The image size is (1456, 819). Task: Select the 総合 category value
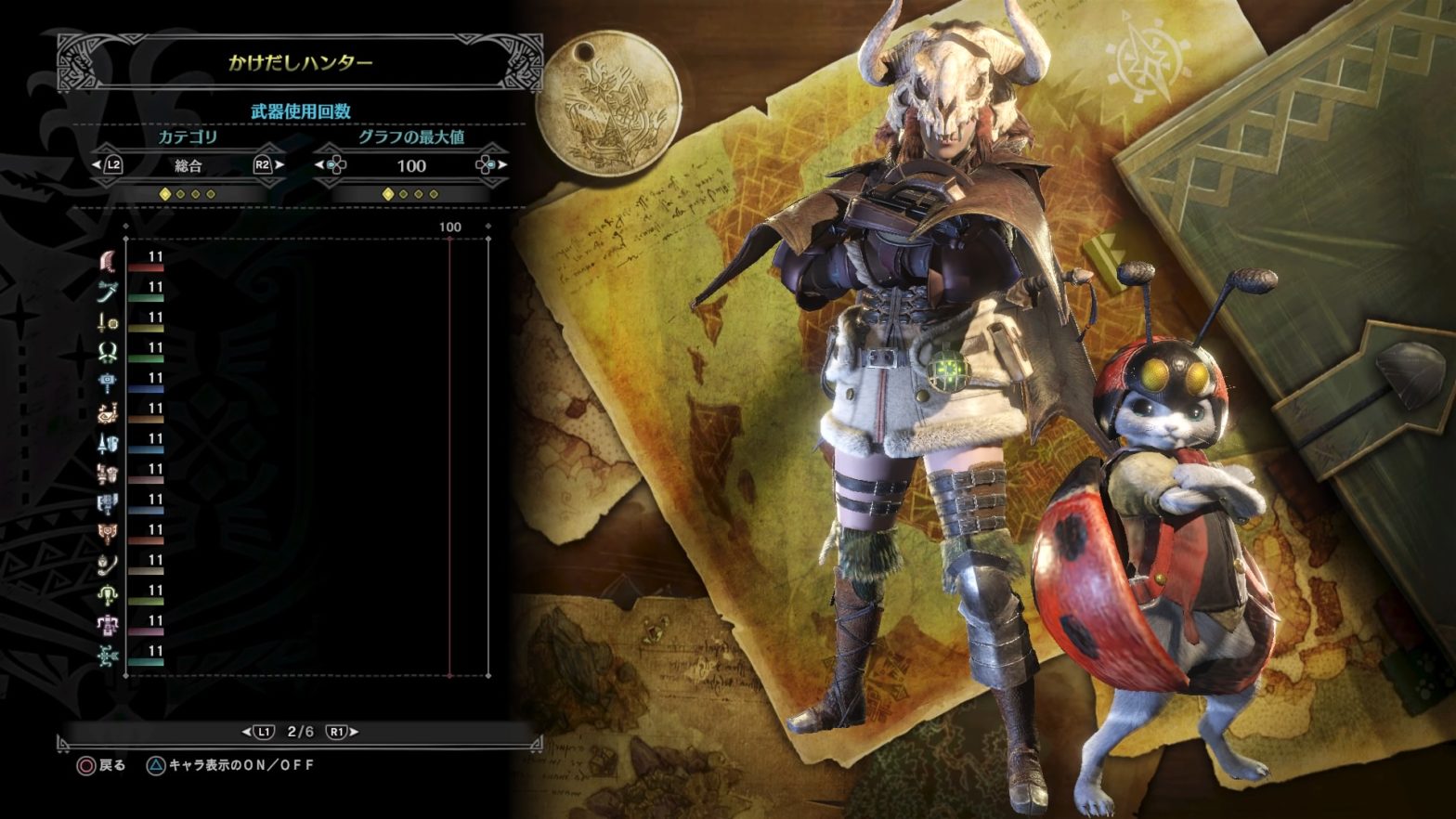pos(188,166)
